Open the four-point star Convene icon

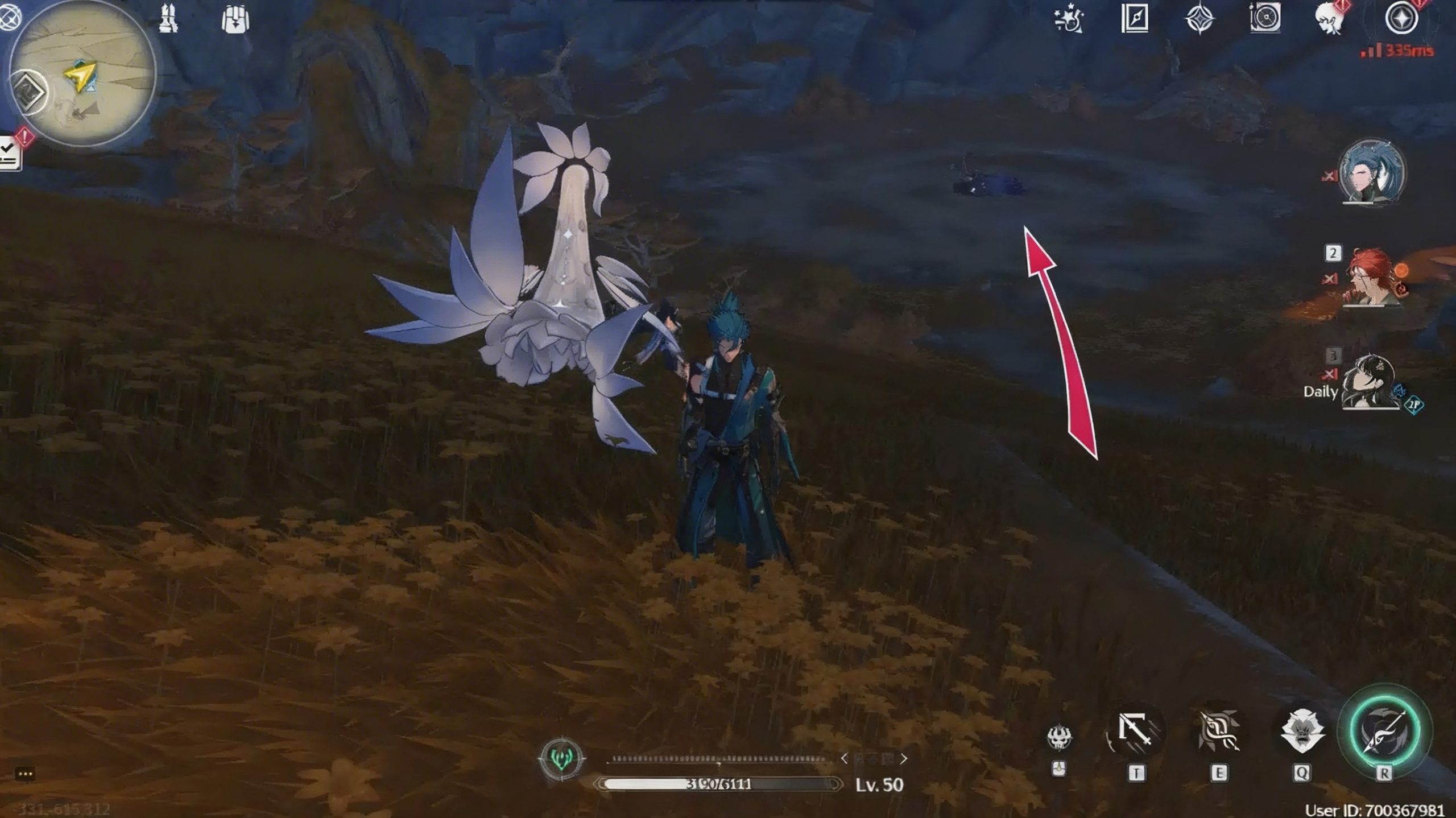[x=1199, y=19]
